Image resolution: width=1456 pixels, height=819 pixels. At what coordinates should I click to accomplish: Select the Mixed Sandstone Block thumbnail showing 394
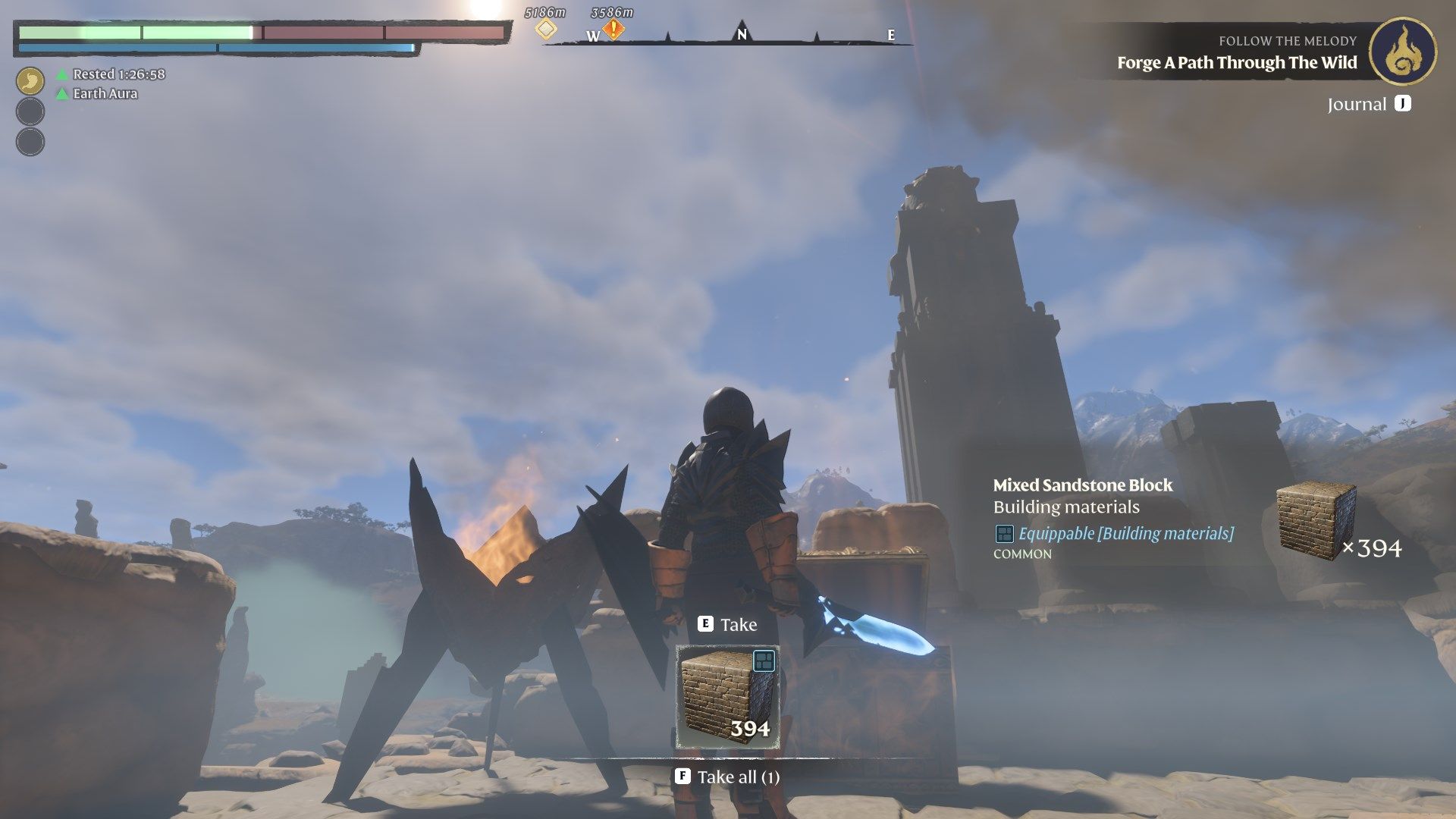click(x=727, y=695)
